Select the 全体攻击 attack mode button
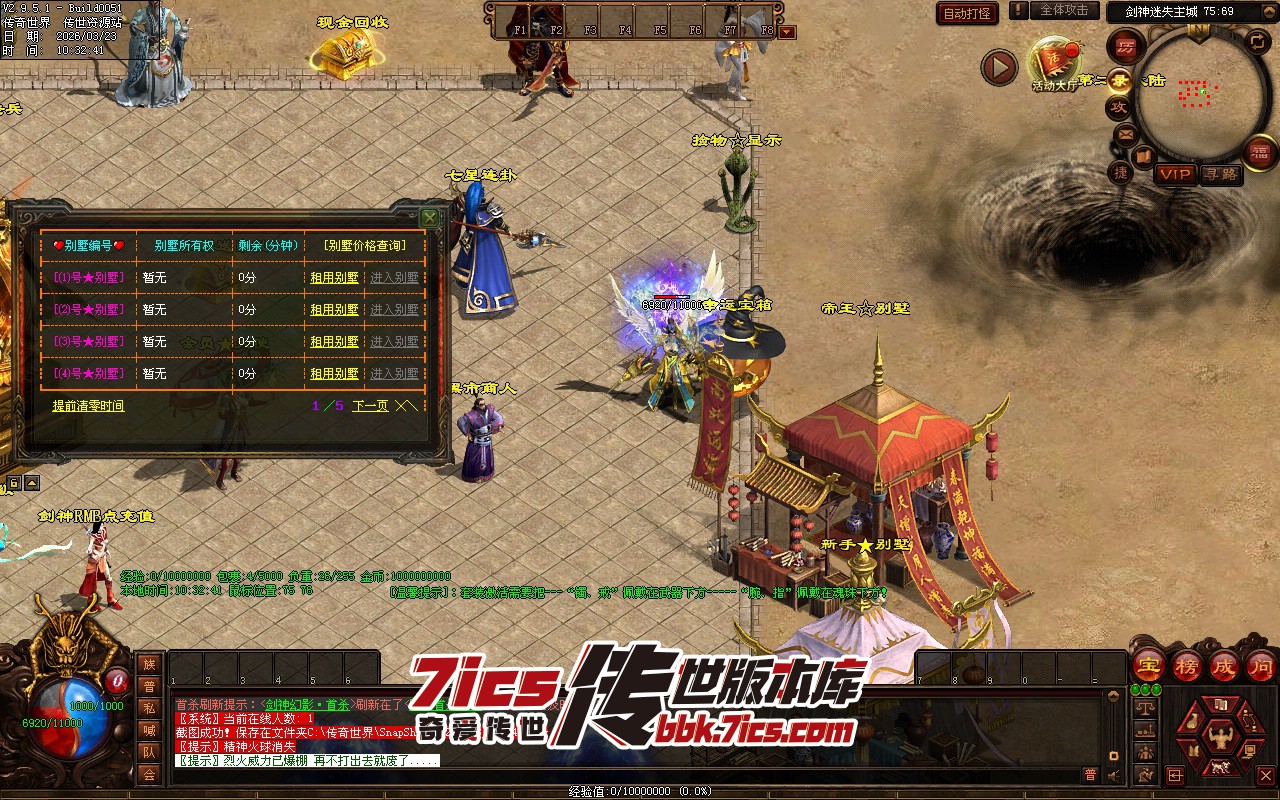This screenshot has width=1280, height=800. click(x=1064, y=10)
